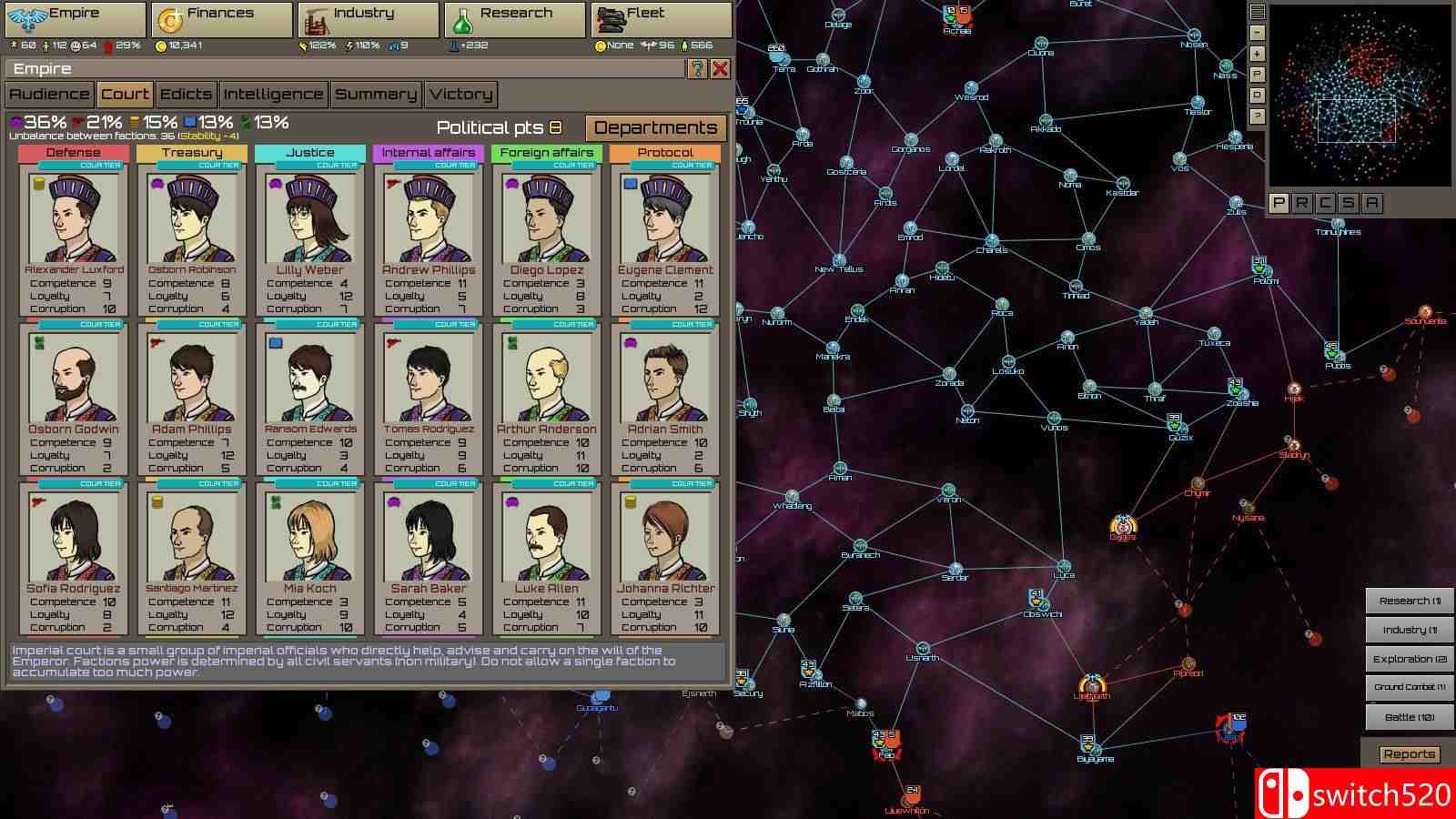
Task: Show the Summary tab
Action: (x=375, y=95)
